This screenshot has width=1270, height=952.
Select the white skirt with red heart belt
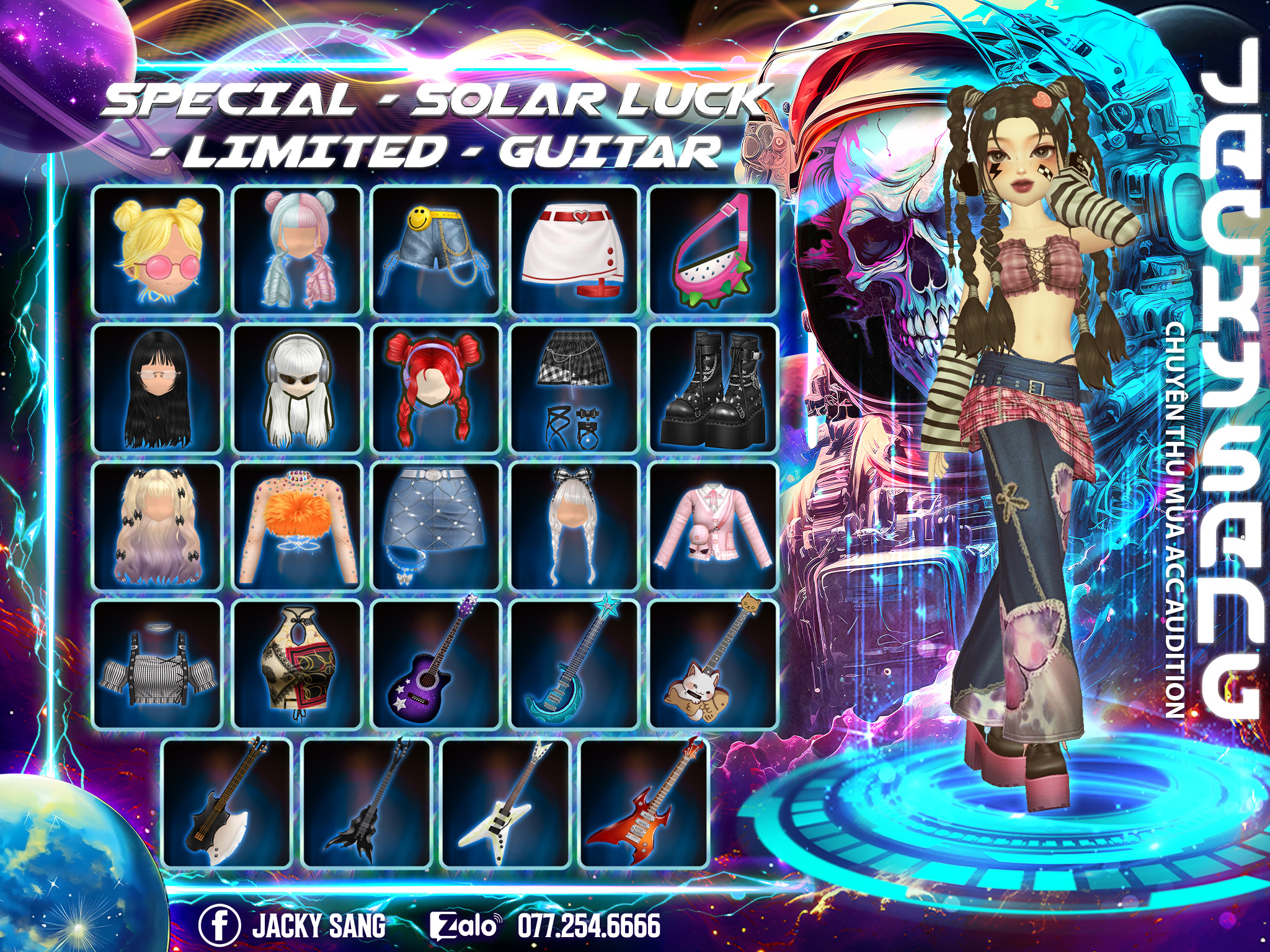click(575, 250)
